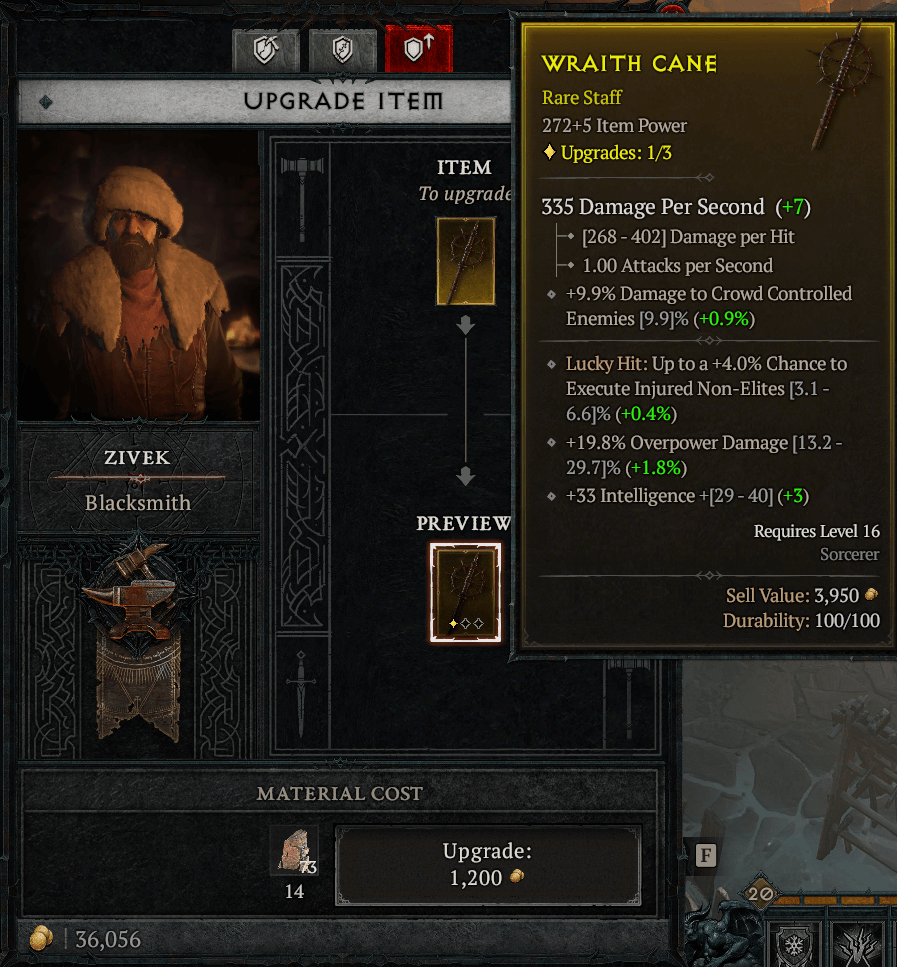Inspect the upgrade material cost icon
Image resolution: width=897 pixels, height=967 pixels.
[x=294, y=851]
